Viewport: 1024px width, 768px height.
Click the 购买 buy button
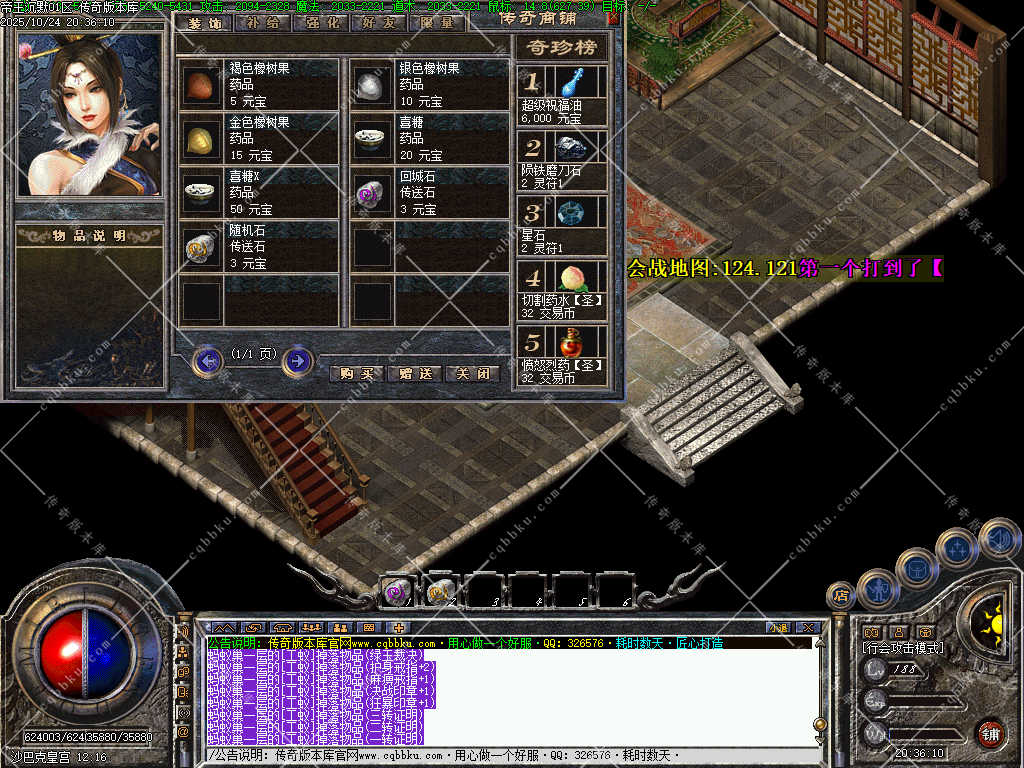[356, 374]
